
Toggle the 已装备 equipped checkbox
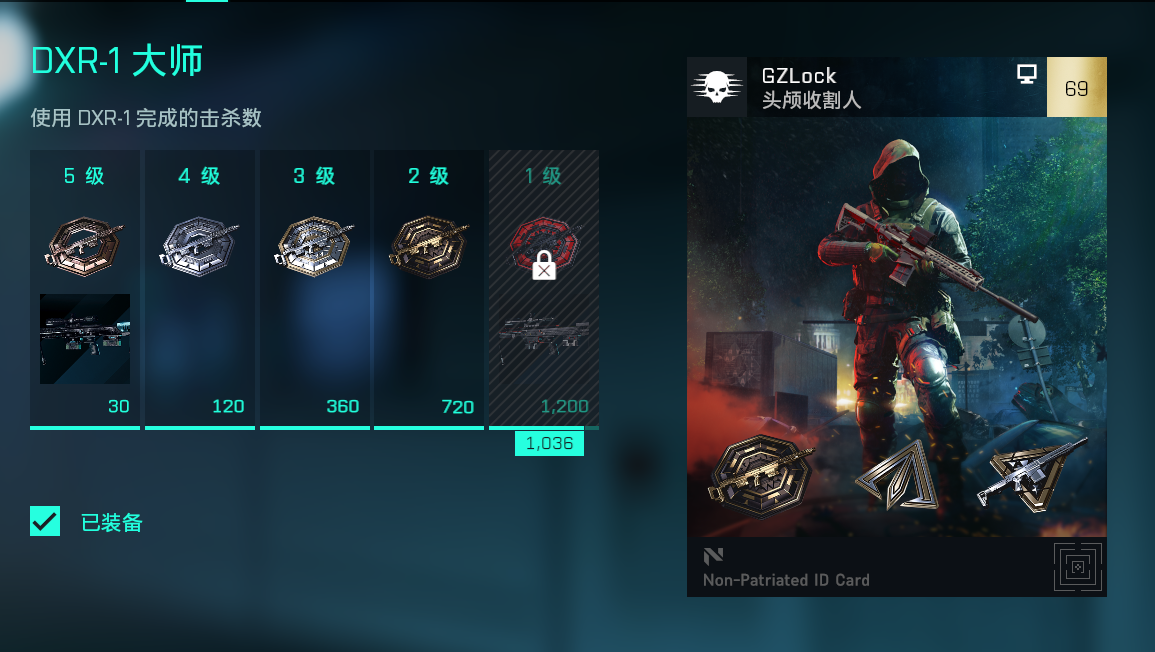pos(45,521)
